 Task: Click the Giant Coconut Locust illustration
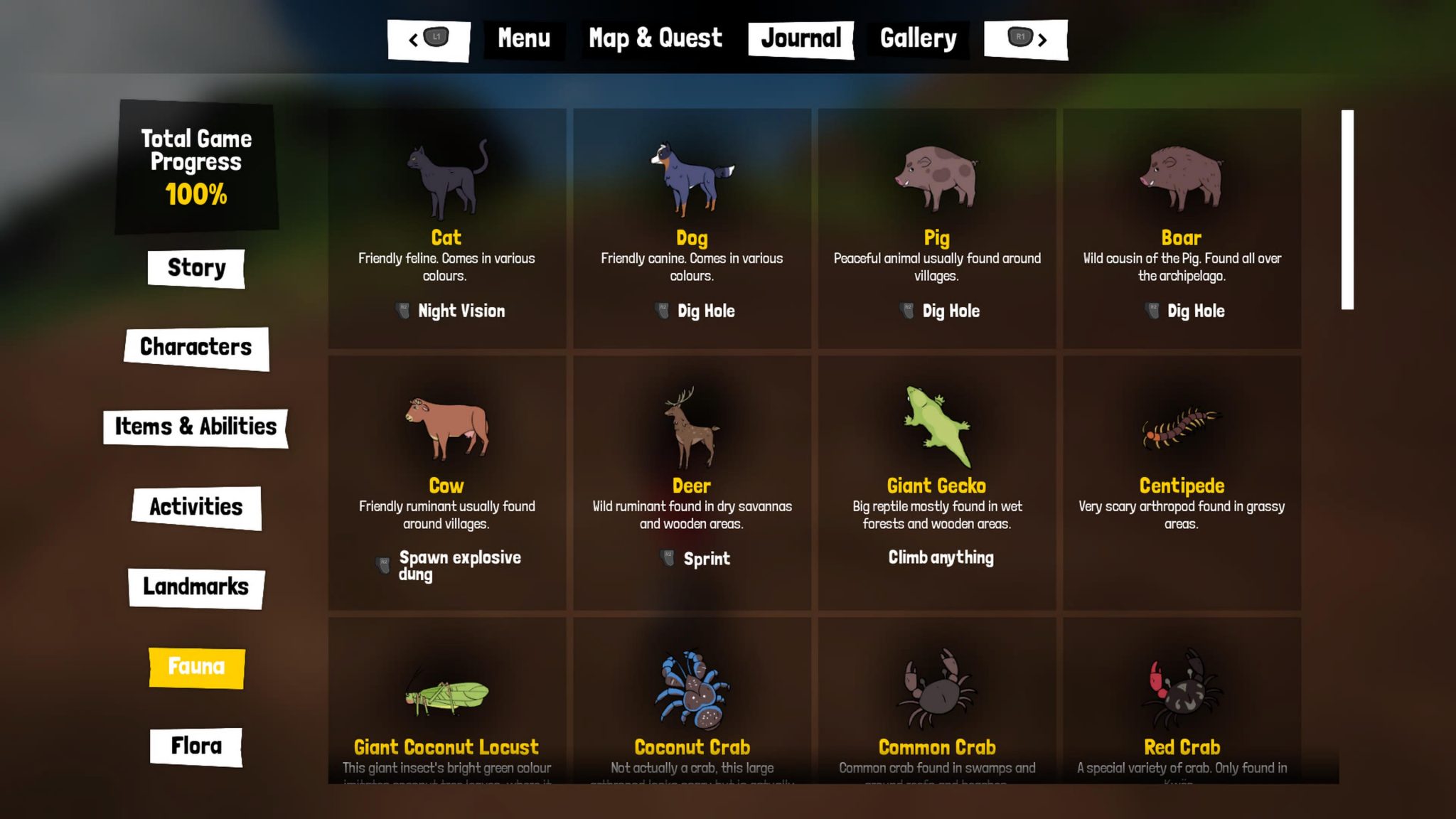(446, 693)
